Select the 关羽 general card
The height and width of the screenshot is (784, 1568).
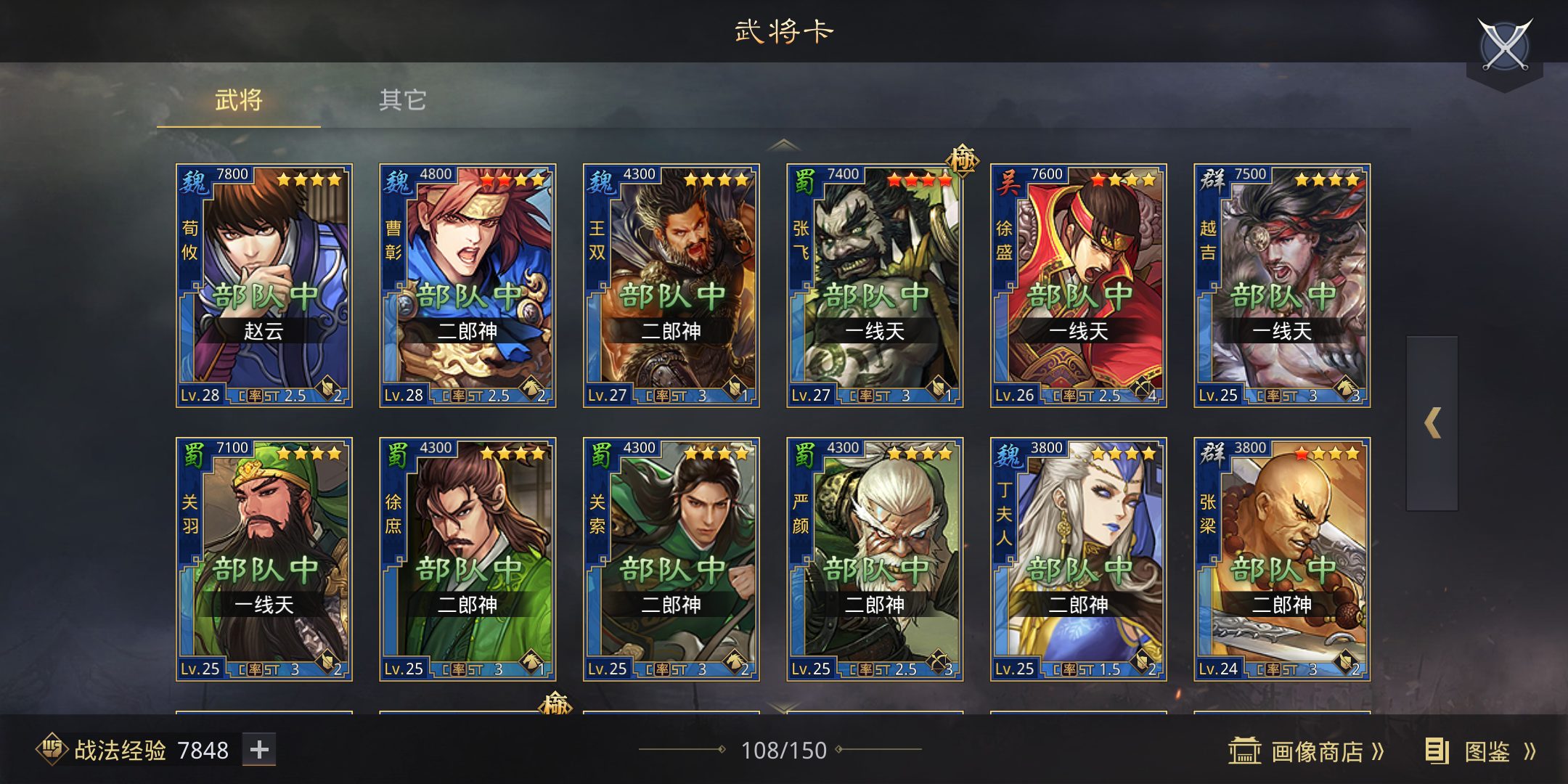(264, 559)
